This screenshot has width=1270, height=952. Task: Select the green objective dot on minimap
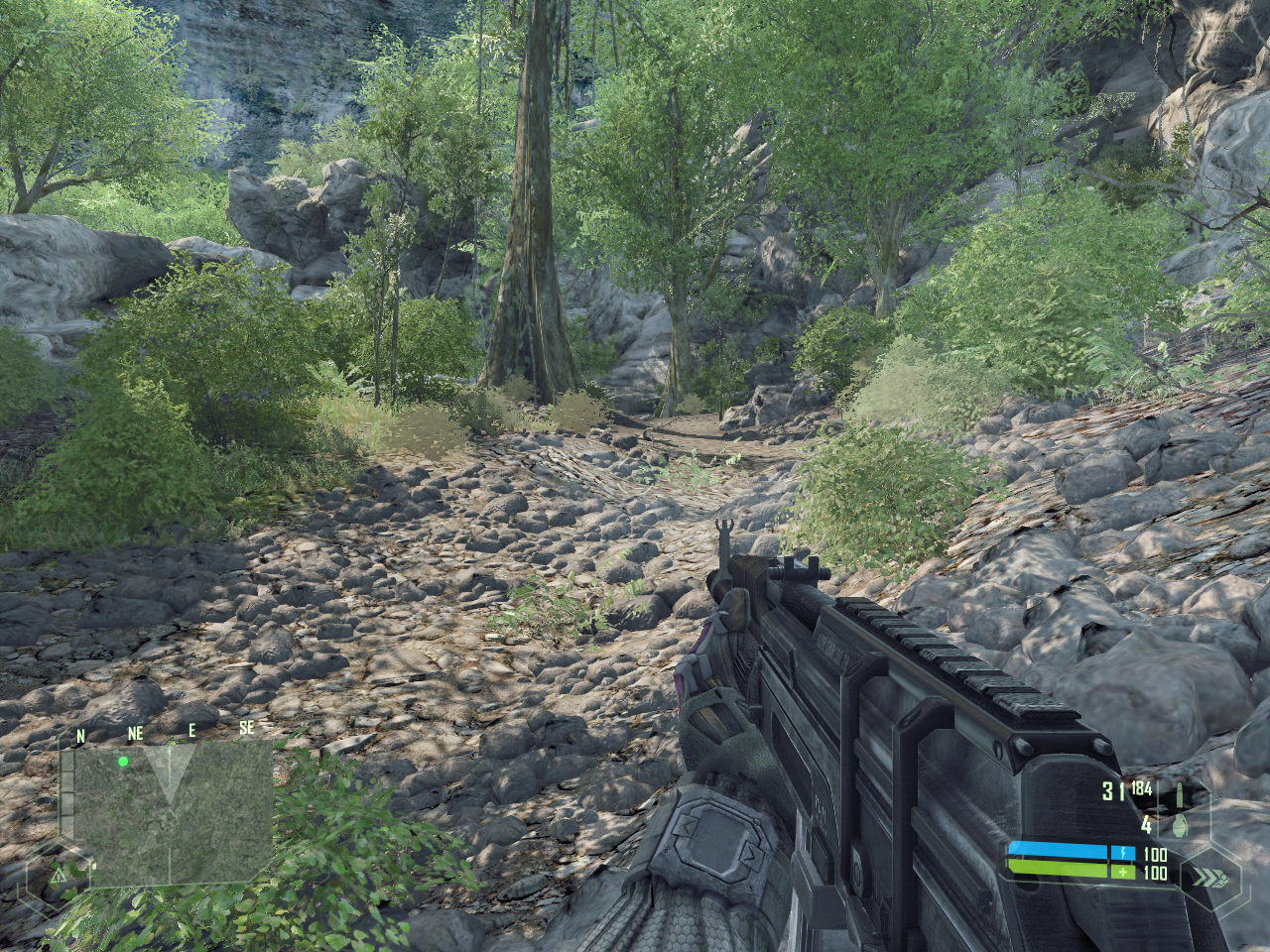[123, 762]
